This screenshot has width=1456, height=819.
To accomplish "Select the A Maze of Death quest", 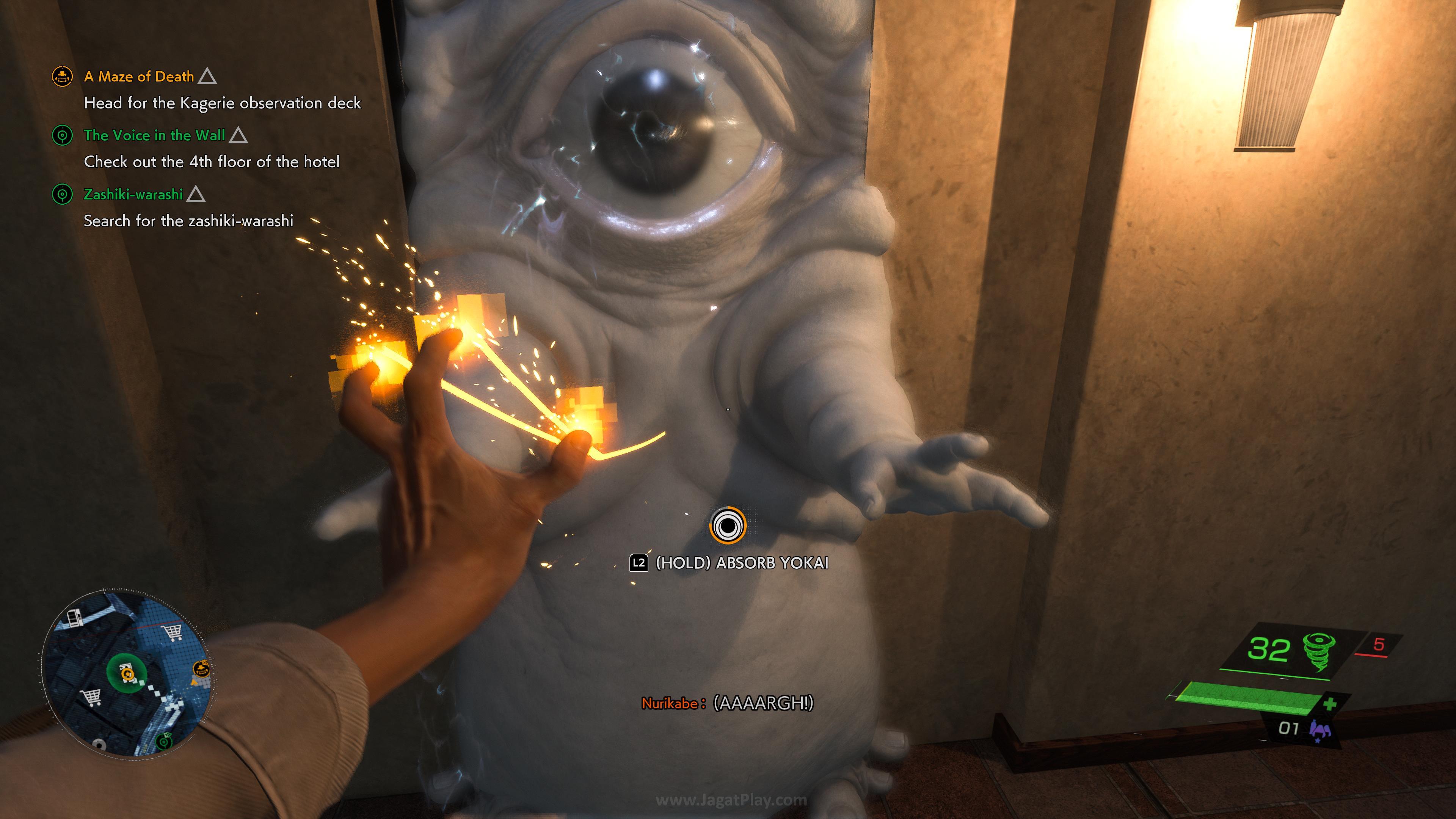I will click(138, 77).
